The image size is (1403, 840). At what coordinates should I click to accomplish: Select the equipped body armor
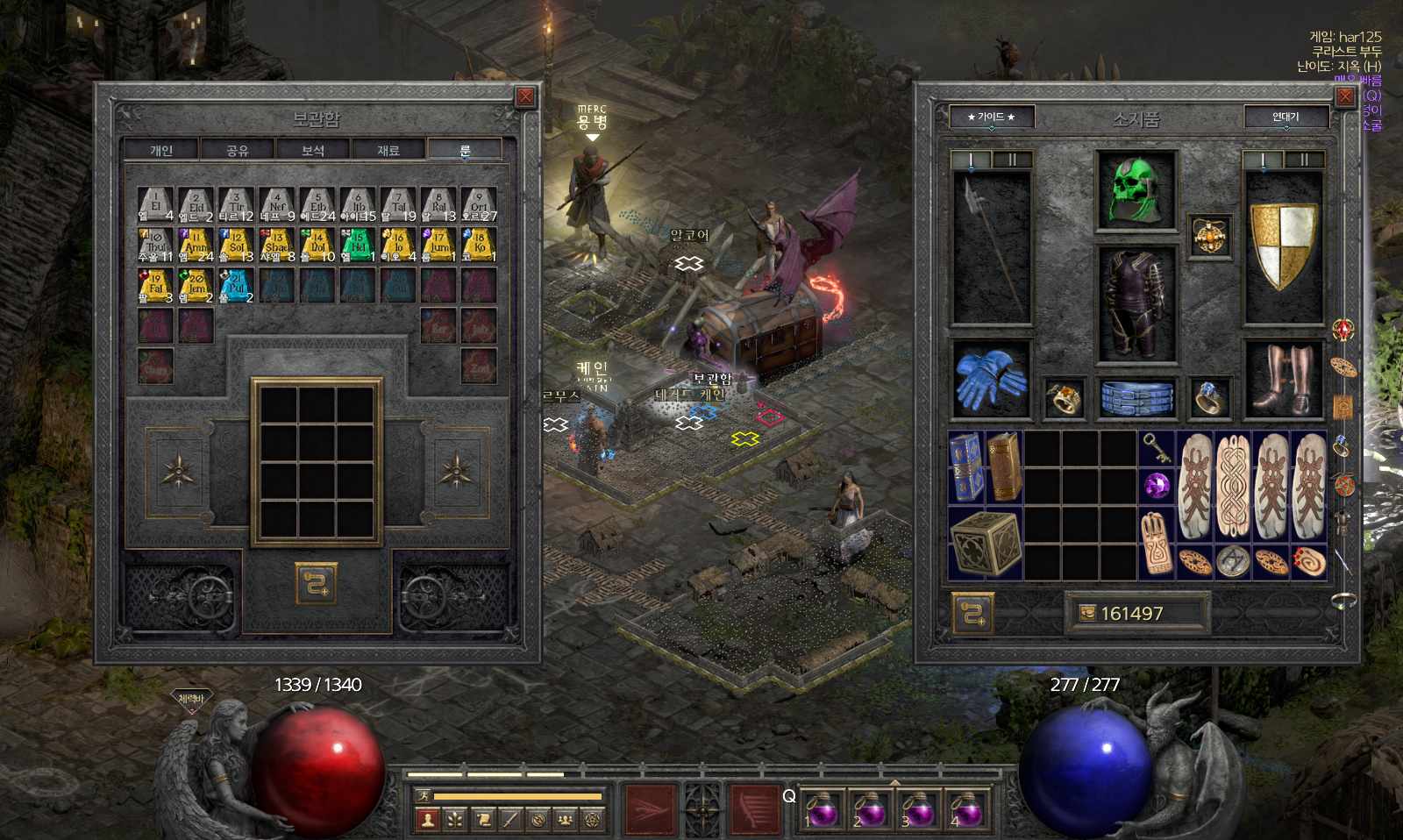(x=1136, y=303)
